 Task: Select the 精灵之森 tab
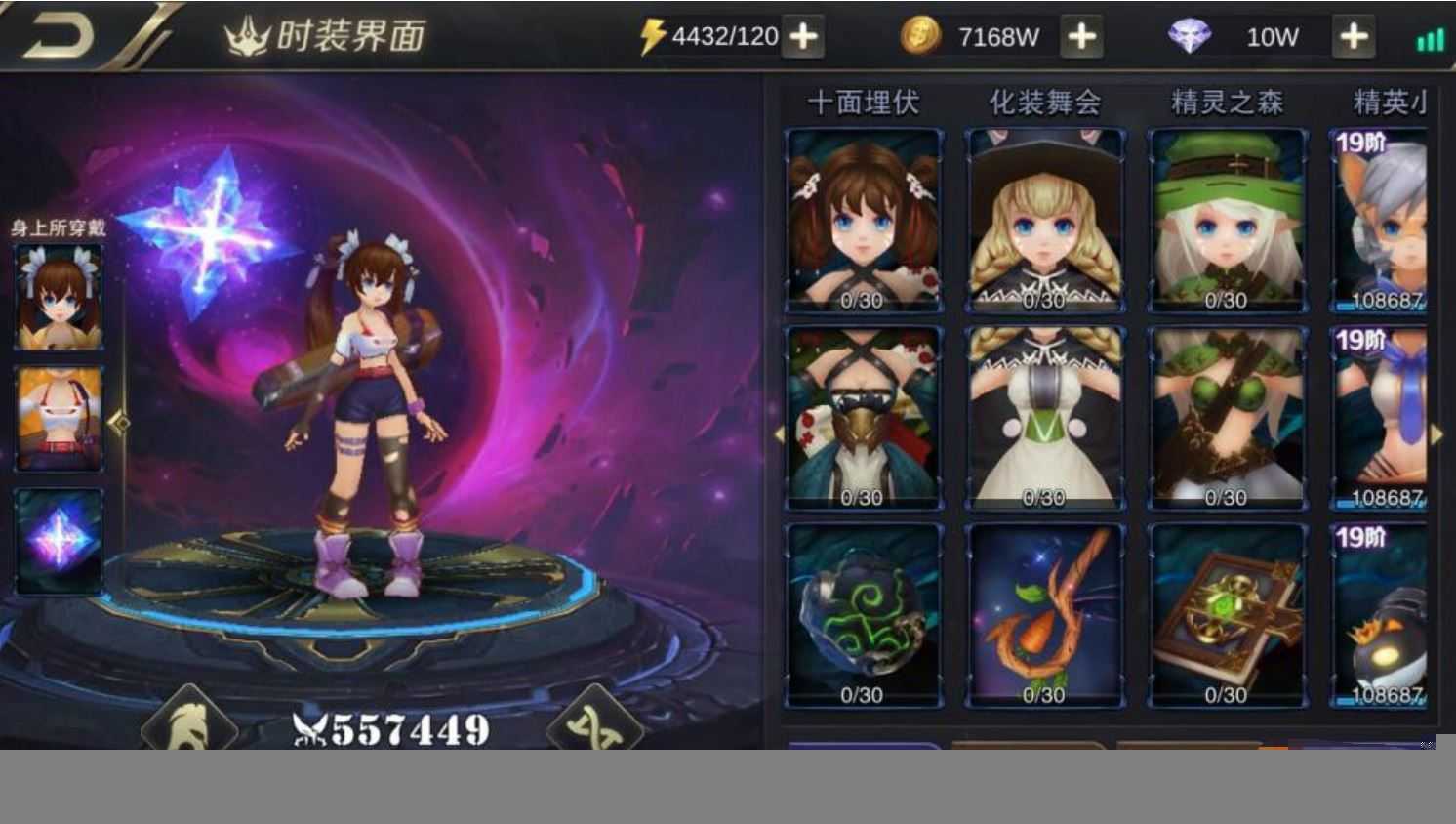coord(1227,100)
